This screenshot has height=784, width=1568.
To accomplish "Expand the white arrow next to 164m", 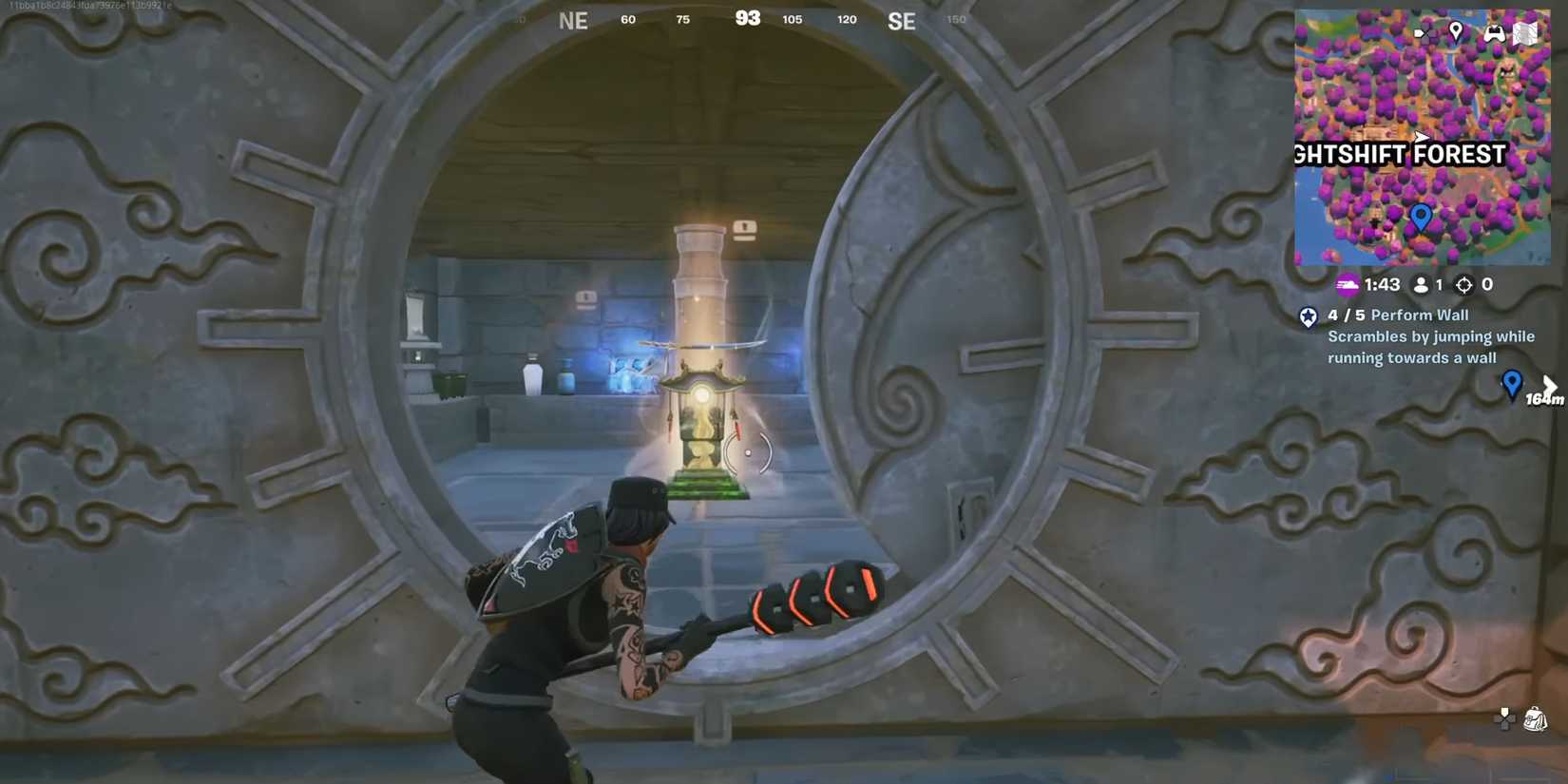I will point(1551,384).
